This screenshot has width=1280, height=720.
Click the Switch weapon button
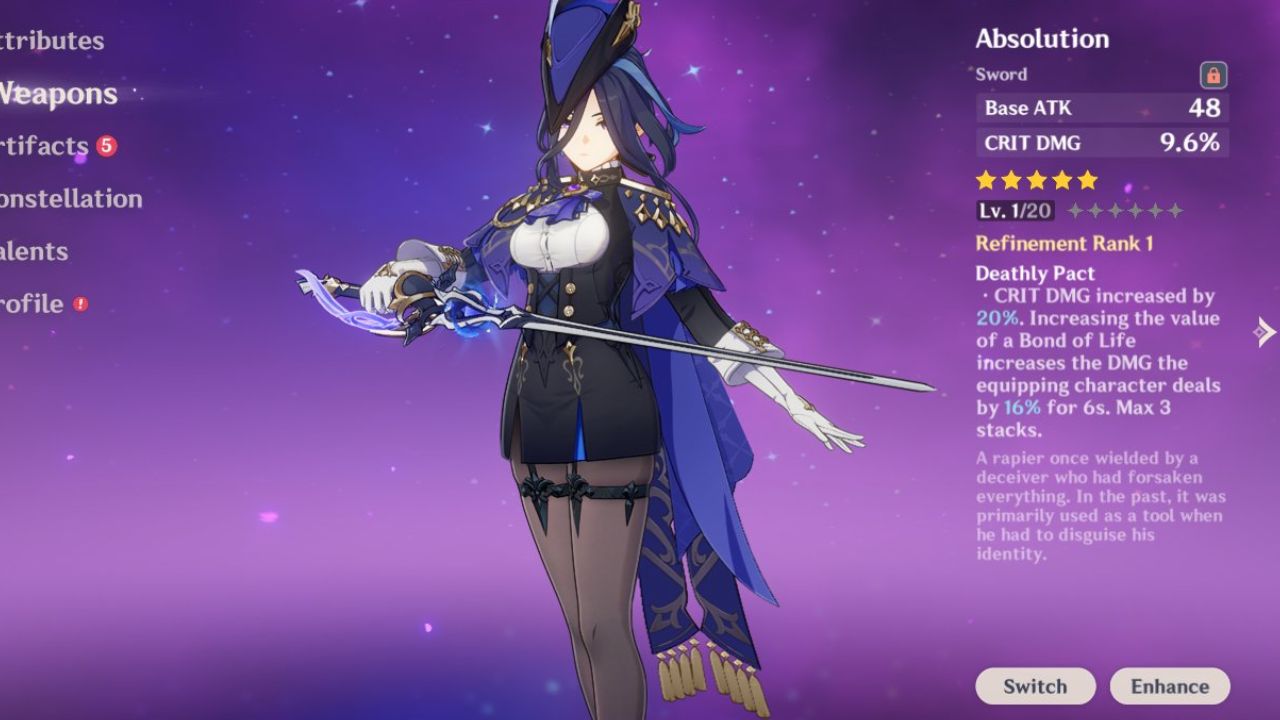pos(1035,686)
